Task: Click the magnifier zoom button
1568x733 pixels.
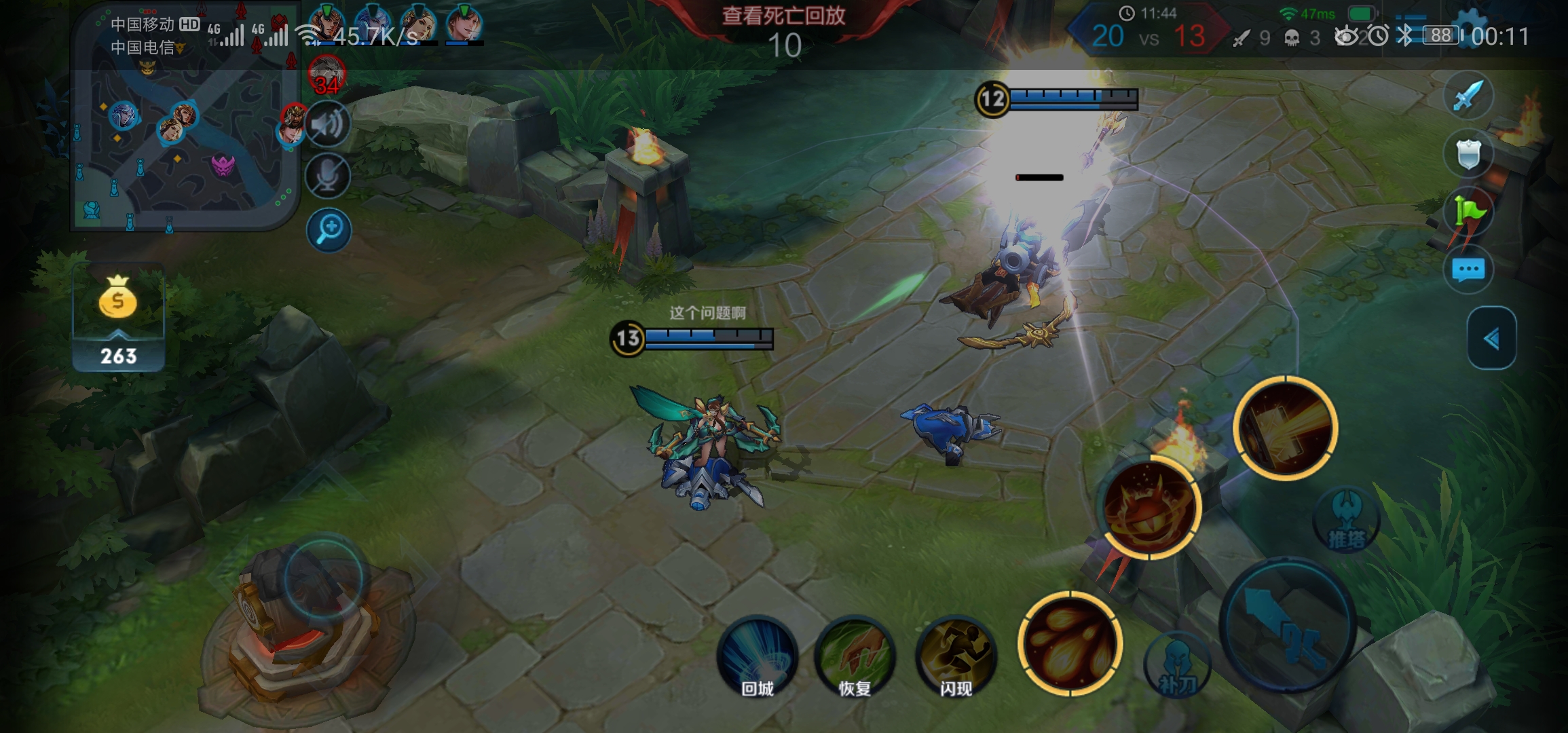Action: (329, 229)
